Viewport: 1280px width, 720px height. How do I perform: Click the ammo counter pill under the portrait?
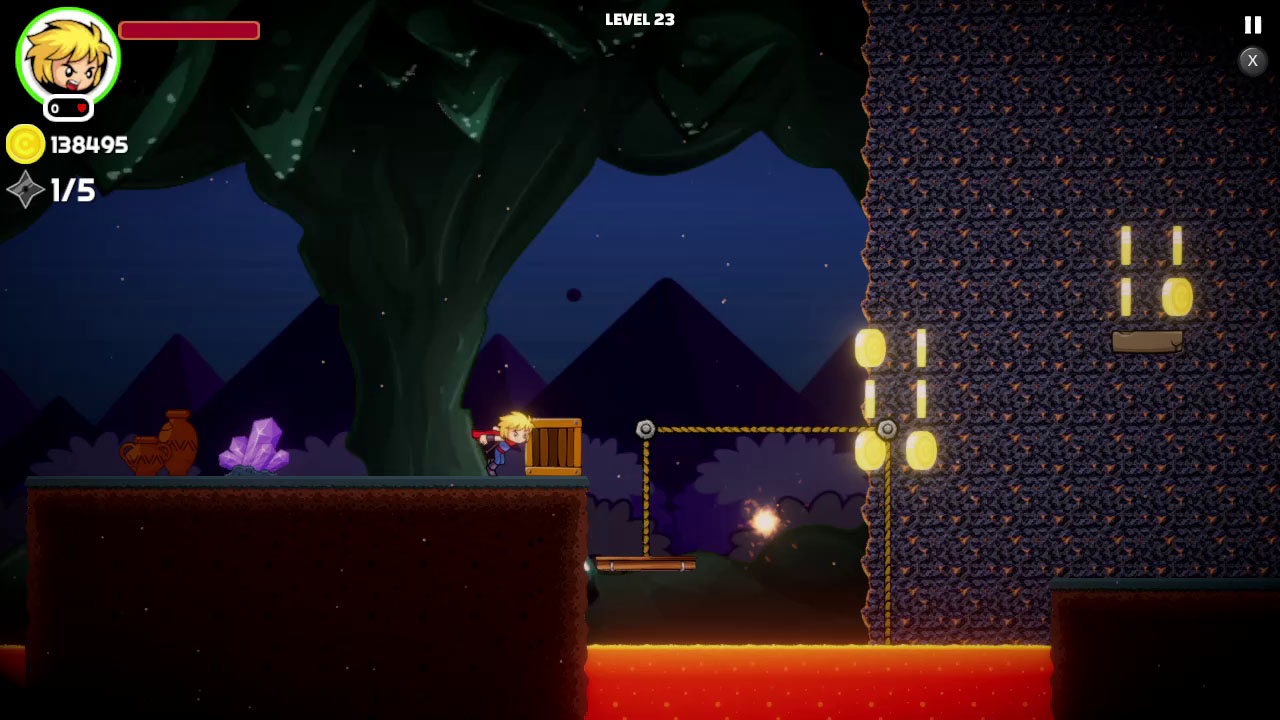point(67,107)
